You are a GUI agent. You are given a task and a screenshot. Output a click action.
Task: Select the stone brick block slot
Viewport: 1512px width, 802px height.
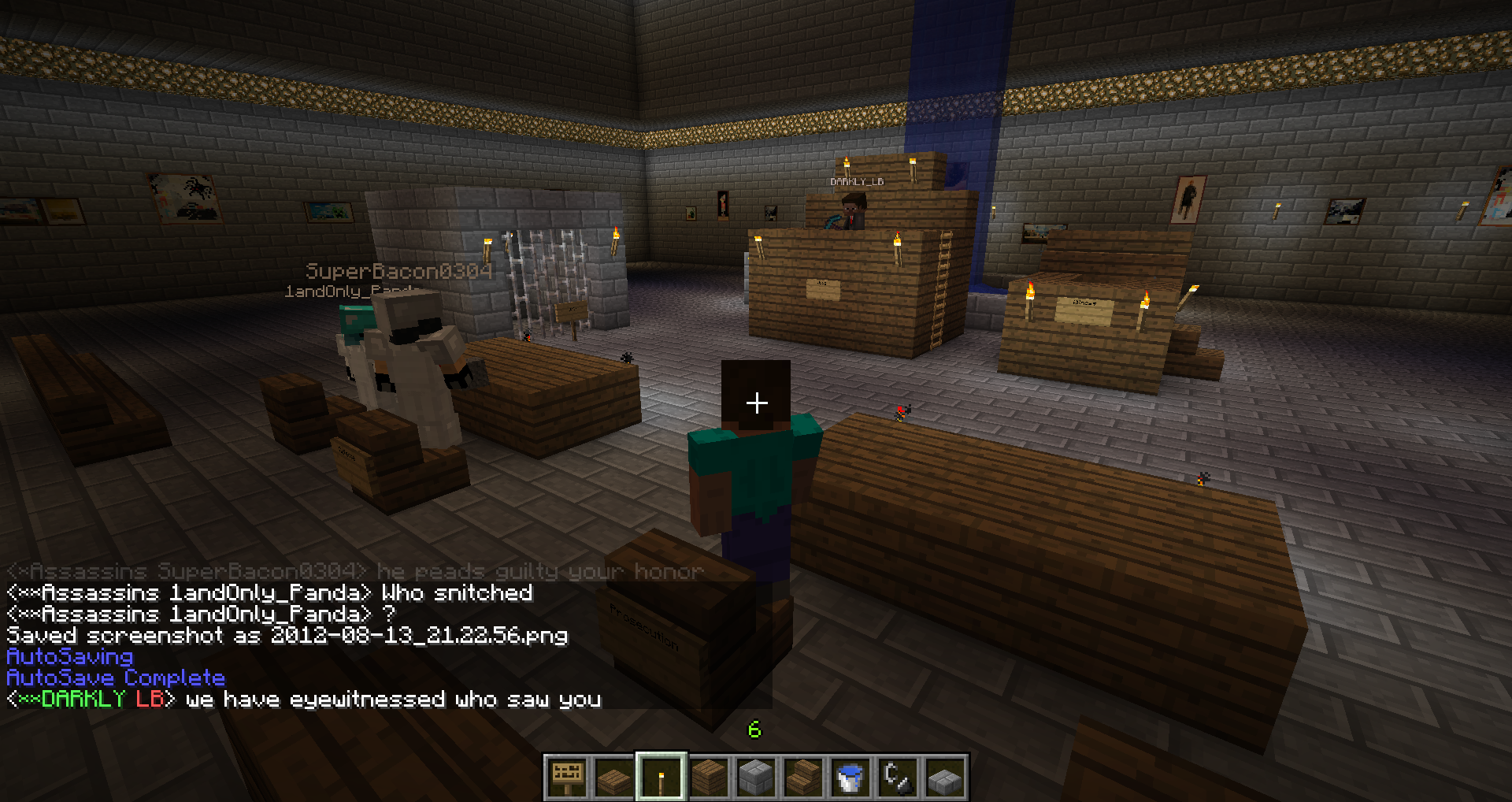click(x=756, y=777)
